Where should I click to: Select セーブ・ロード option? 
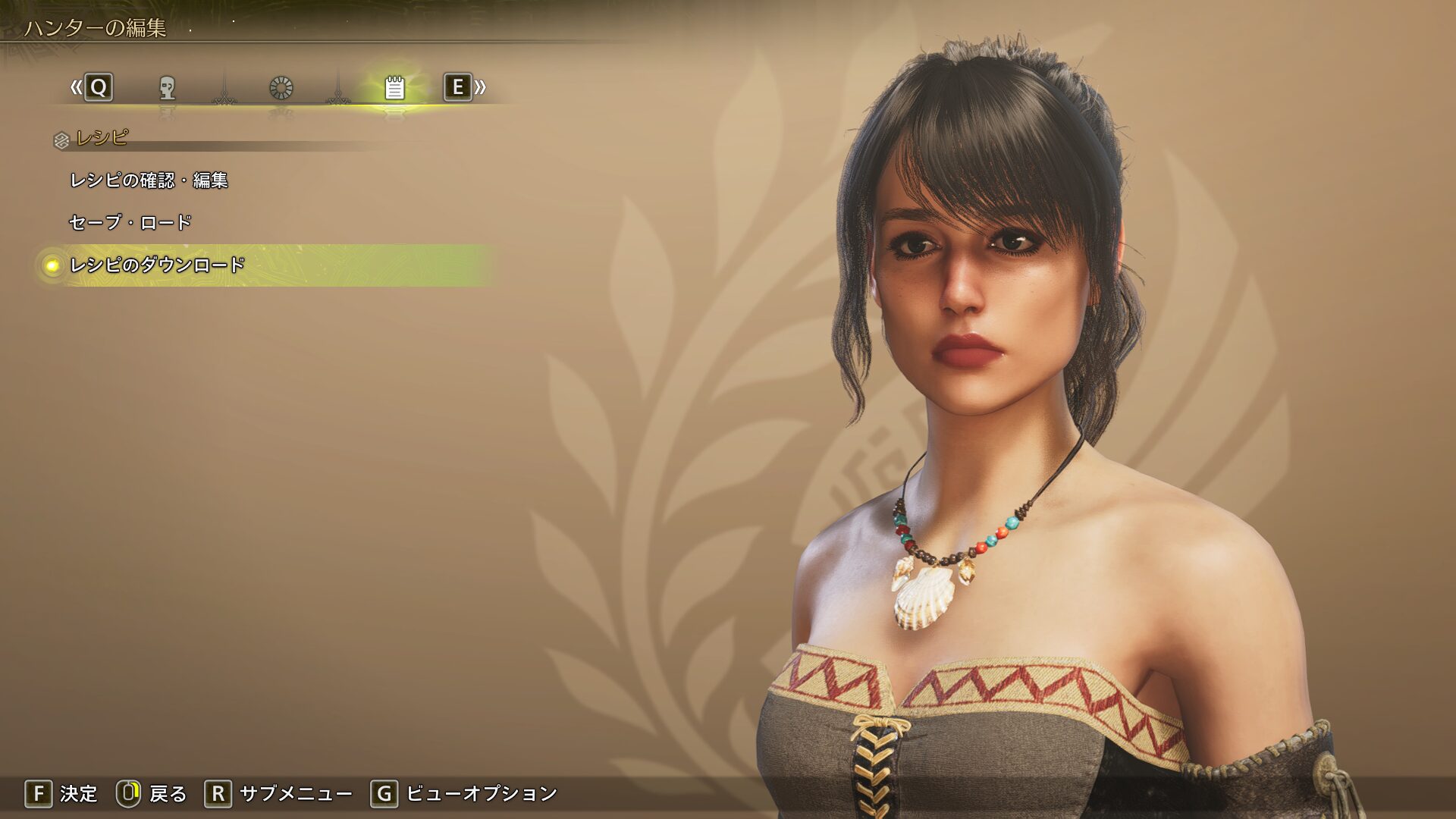pos(130,222)
